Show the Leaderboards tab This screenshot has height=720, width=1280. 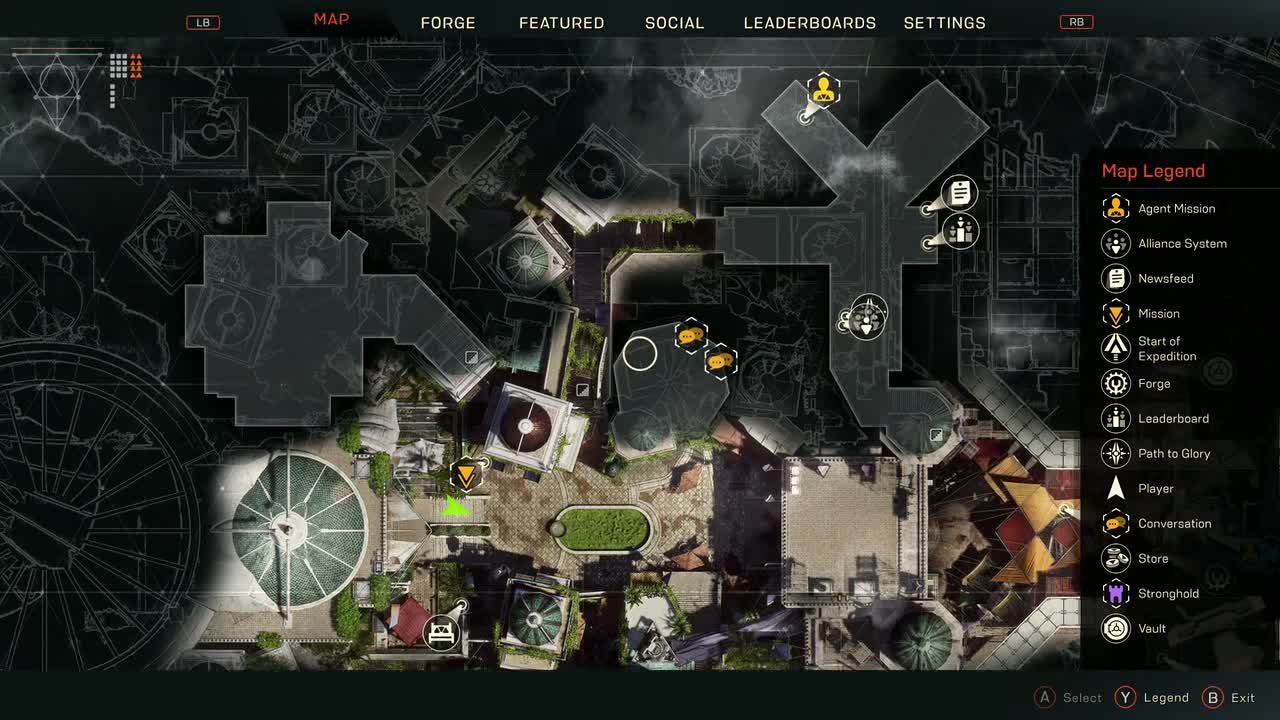(809, 22)
